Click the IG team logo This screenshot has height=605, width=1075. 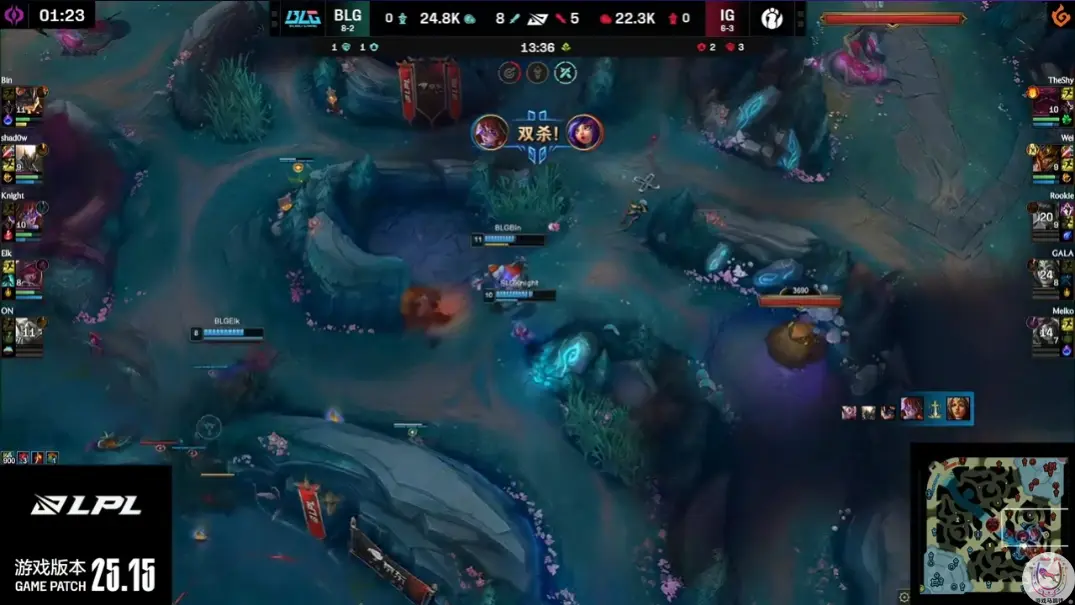coord(771,18)
